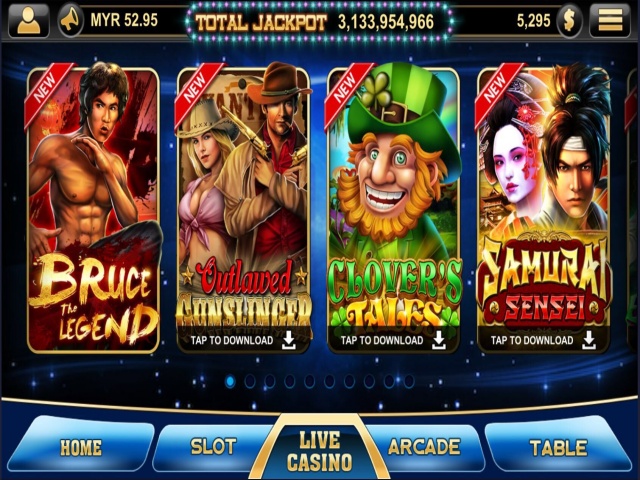Switch to the Arcade tab
The height and width of the screenshot is (480, 640).
(x=424, y=446)
